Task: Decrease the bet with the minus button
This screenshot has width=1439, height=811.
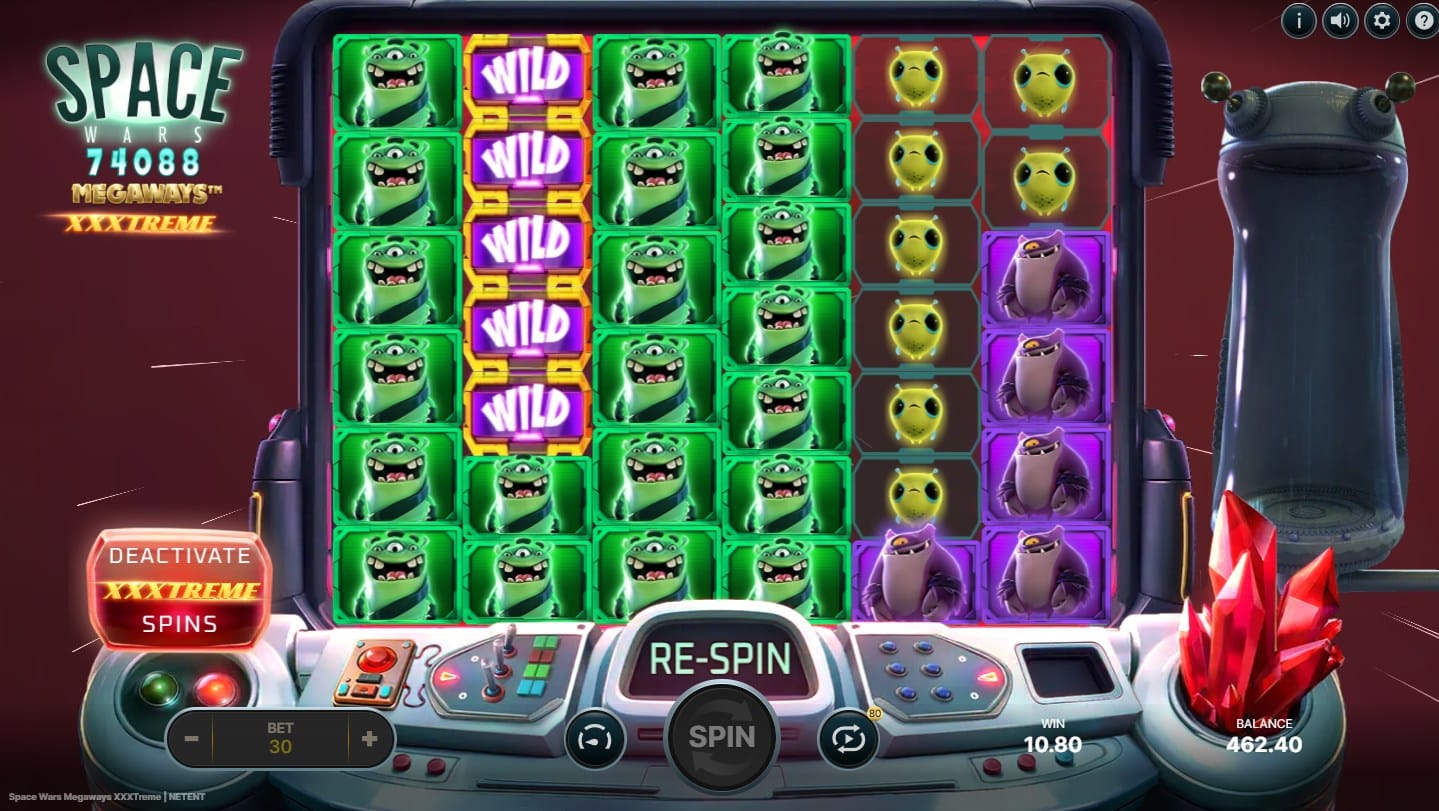Action: point(192,739)
